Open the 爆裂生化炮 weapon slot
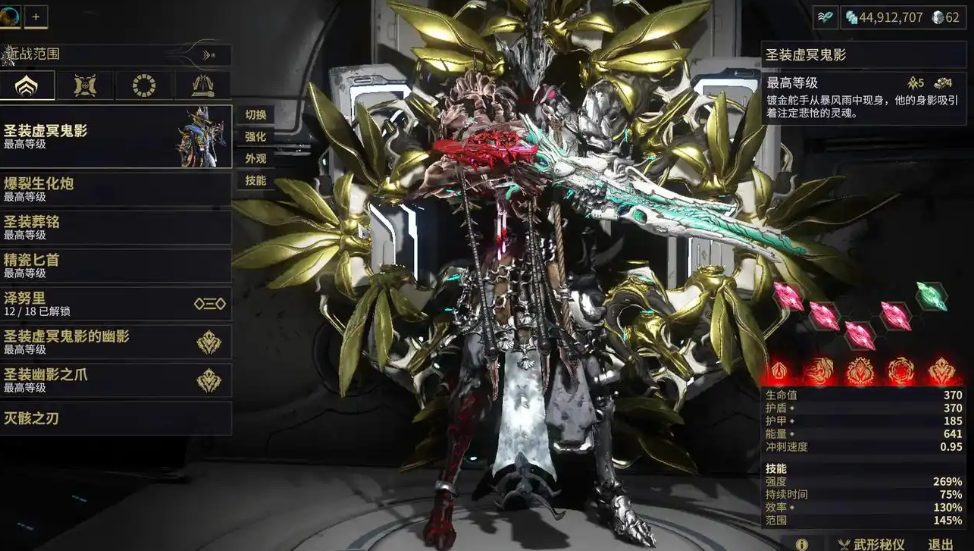 pos(115,188)
